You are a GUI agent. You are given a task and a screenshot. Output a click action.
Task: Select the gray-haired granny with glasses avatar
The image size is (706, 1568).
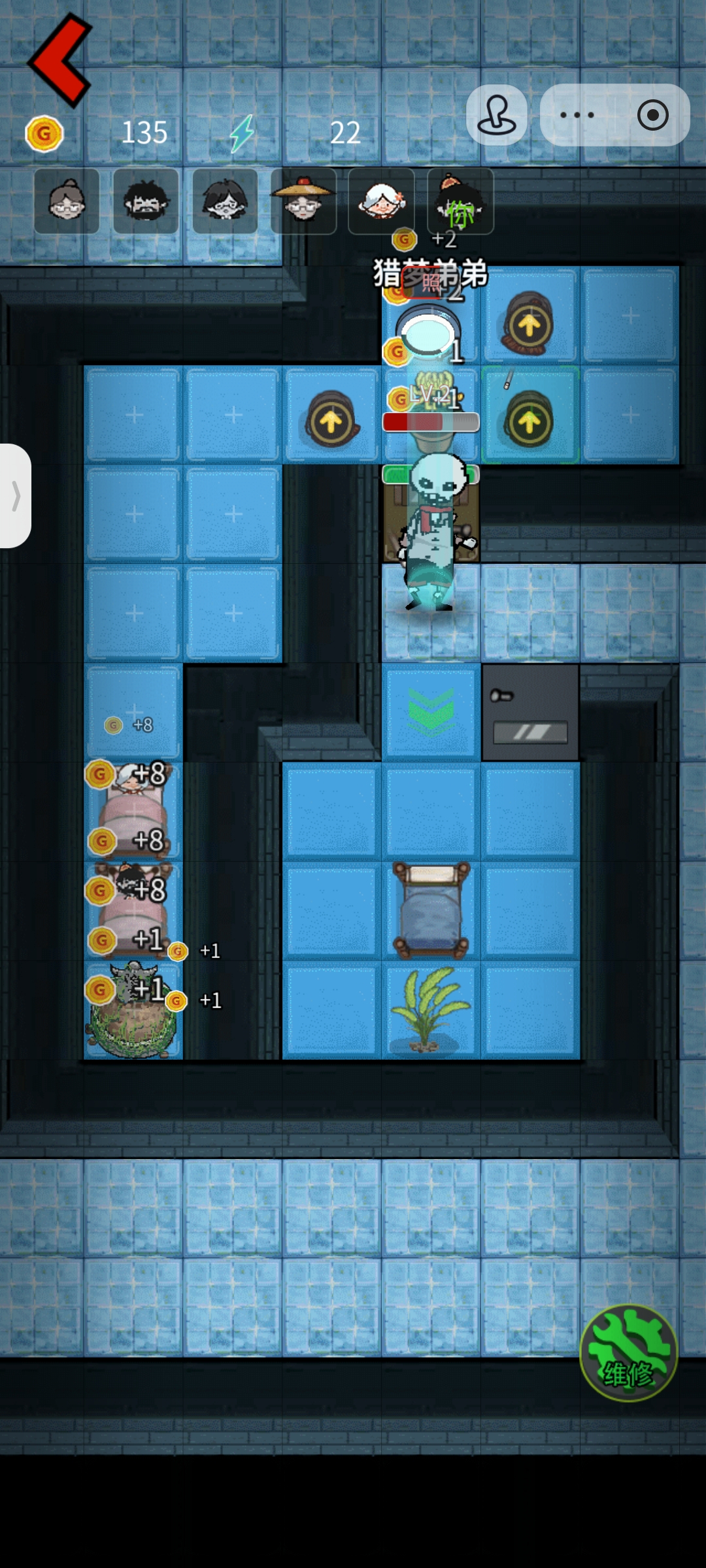(x=67, y=201)
